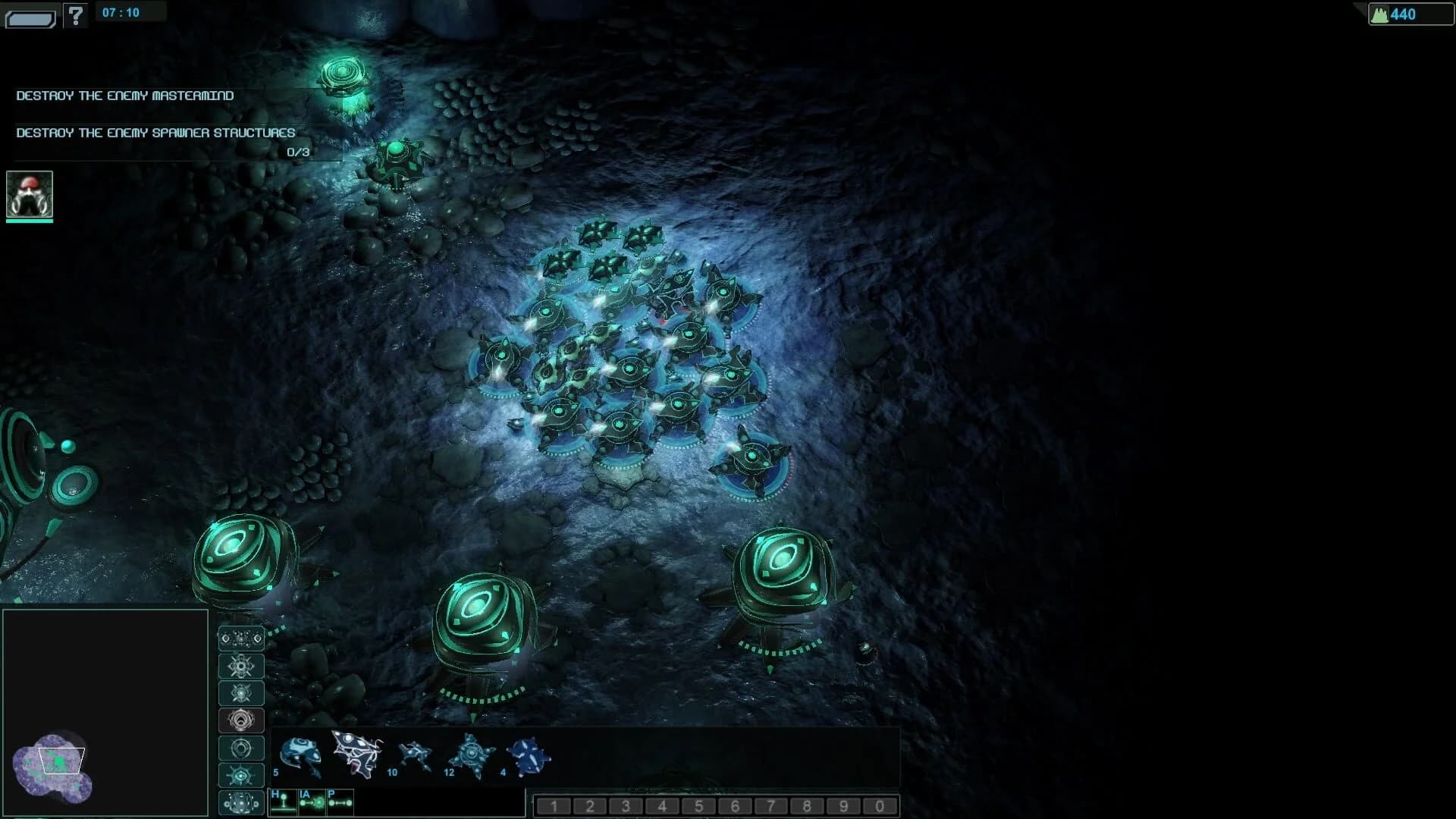Enable the P patrol stance
Image resolution: width=1456 pixels, height=819 pixels.
point(339,800)
